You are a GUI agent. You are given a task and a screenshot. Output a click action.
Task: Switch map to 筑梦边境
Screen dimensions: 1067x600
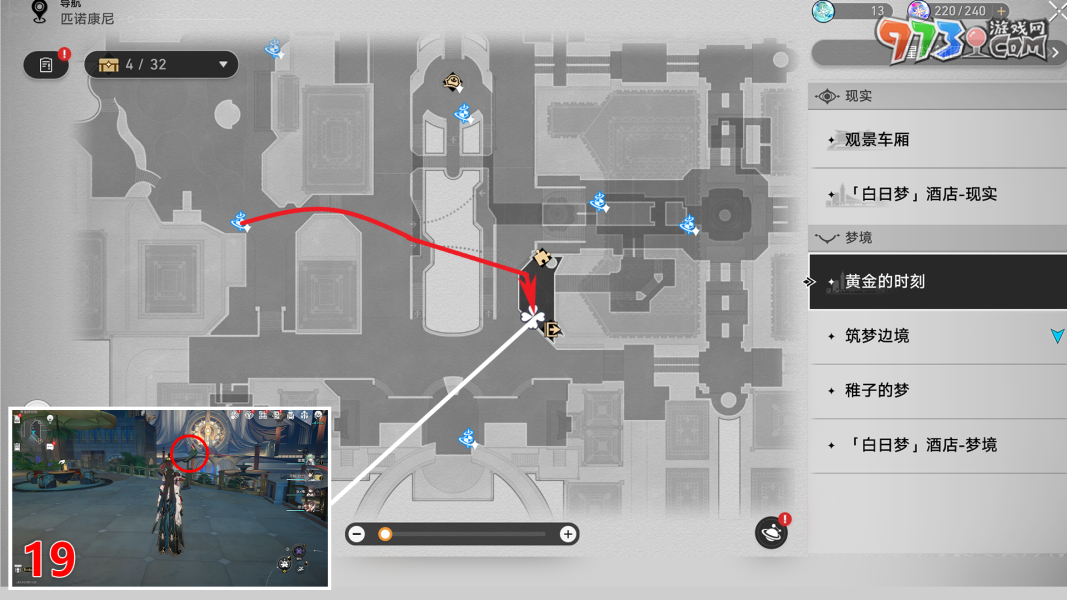point(877,336)
